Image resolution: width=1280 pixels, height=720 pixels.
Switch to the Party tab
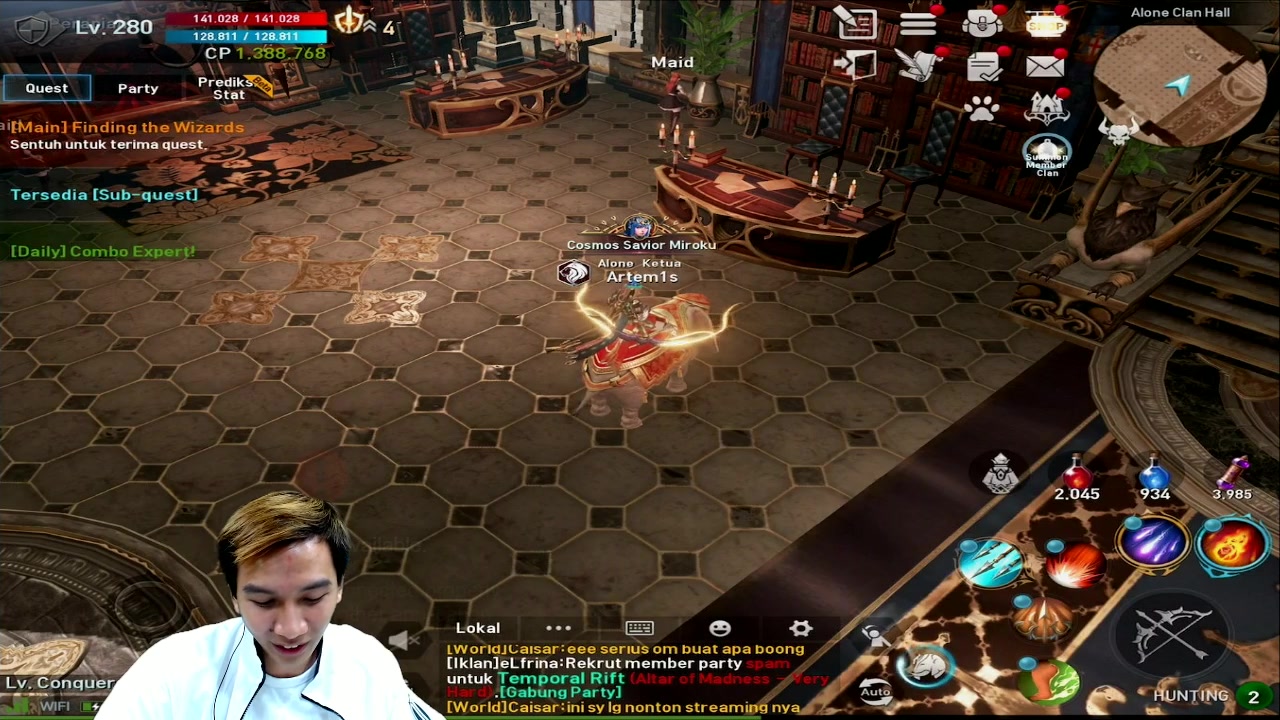point(137,88)
